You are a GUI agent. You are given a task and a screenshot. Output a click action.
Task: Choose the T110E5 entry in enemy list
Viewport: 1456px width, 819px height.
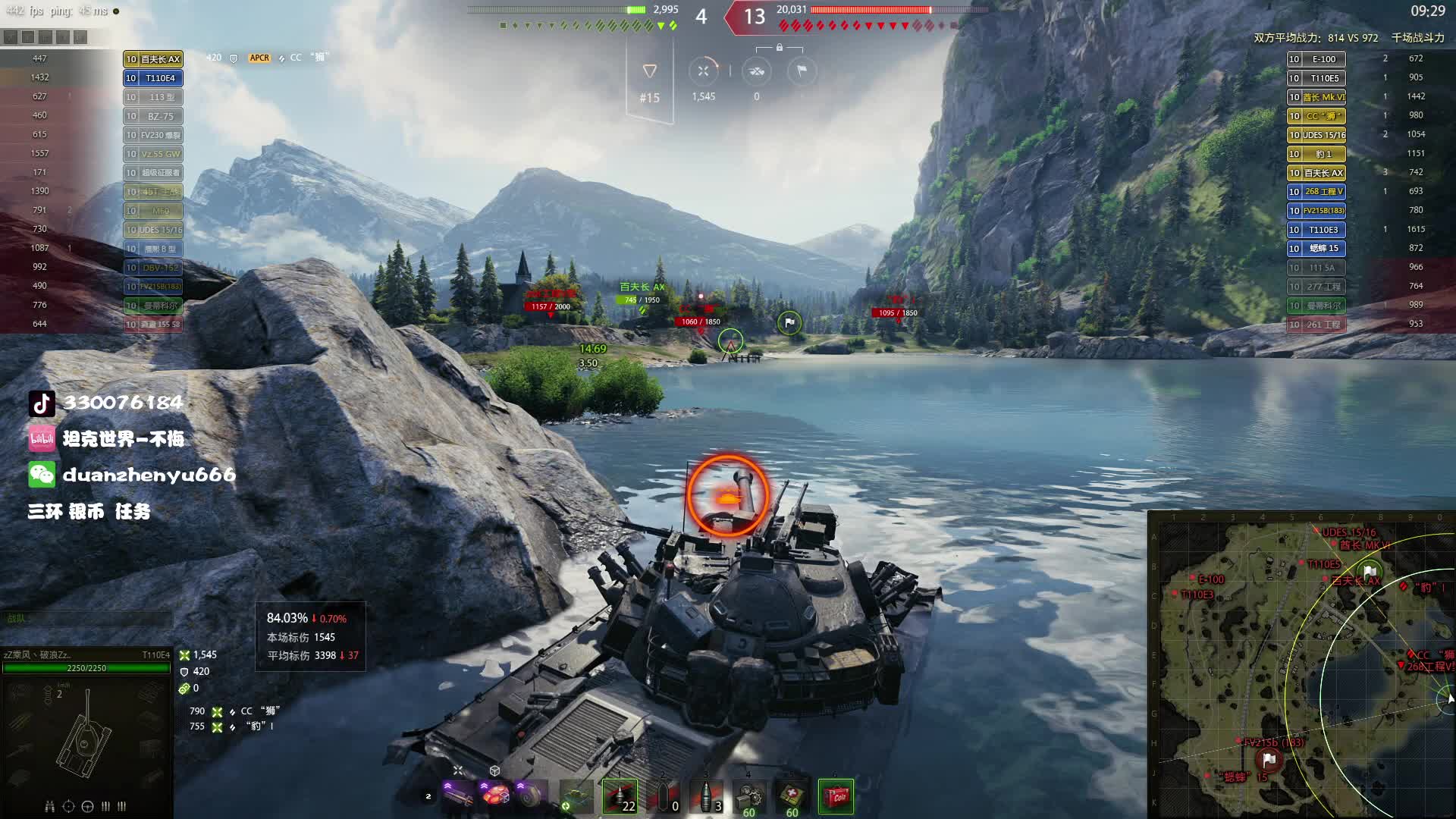(x=1316, y=78)
